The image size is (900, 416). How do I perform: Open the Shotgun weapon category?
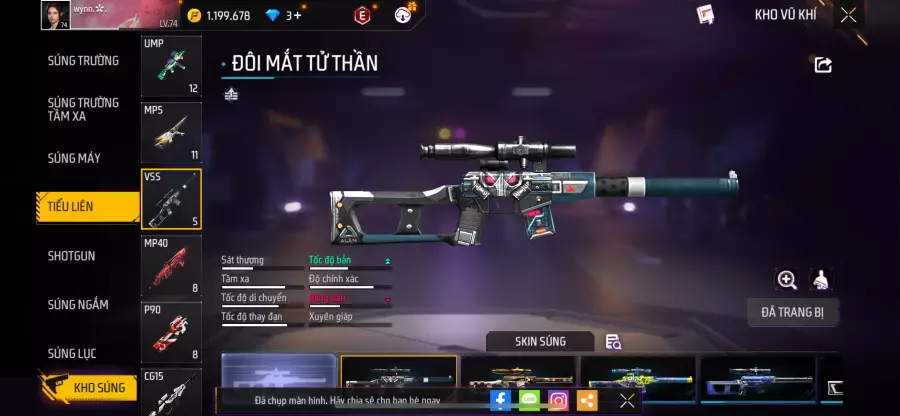click(x=72, y=256)
